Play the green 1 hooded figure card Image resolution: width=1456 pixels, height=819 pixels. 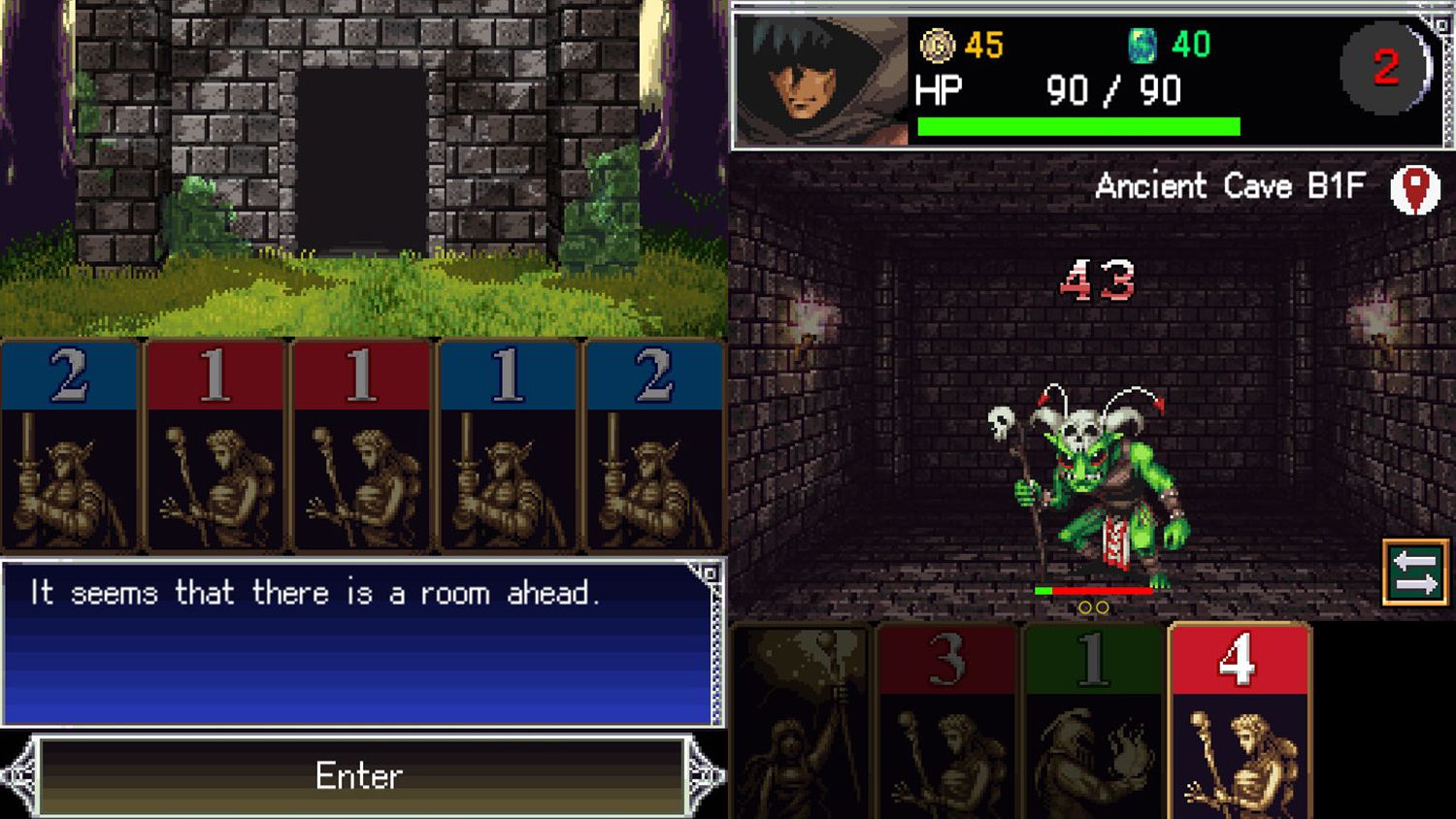tap(1092, 718)
